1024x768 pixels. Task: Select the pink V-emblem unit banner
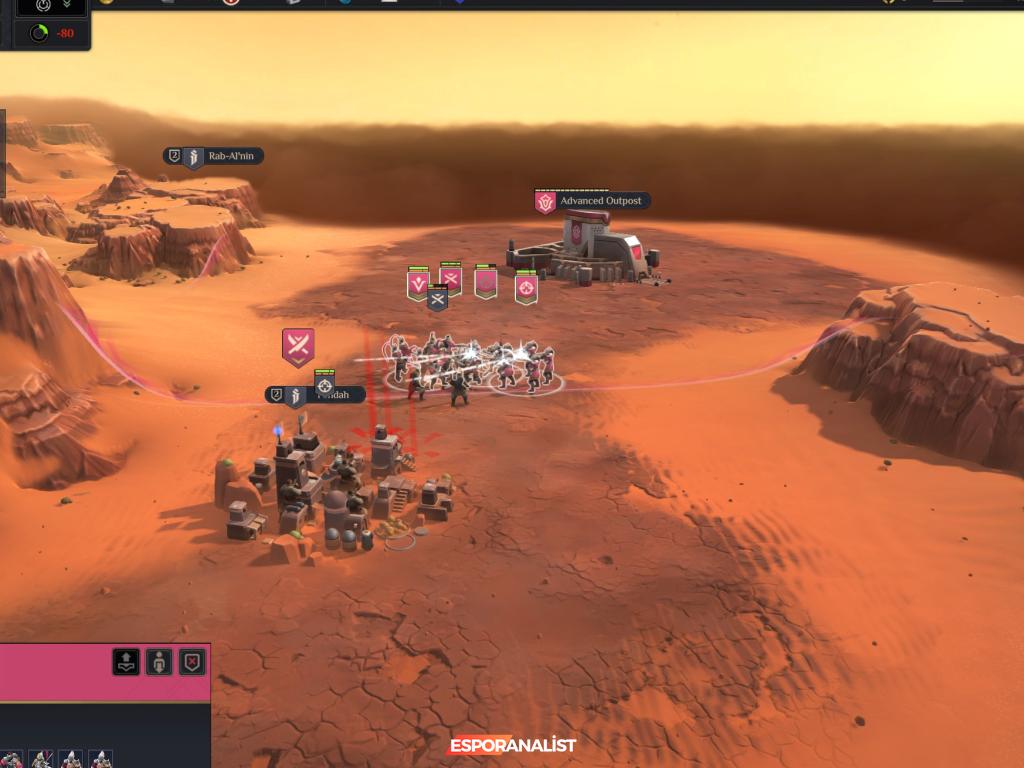(x=418, y=284)
